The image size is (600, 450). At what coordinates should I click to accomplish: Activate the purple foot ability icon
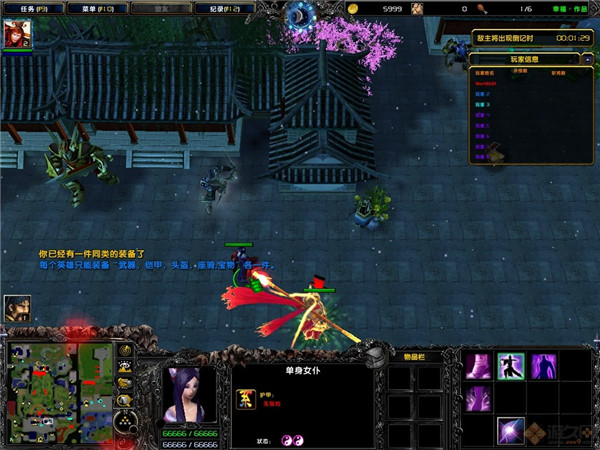tap(478, 366)
